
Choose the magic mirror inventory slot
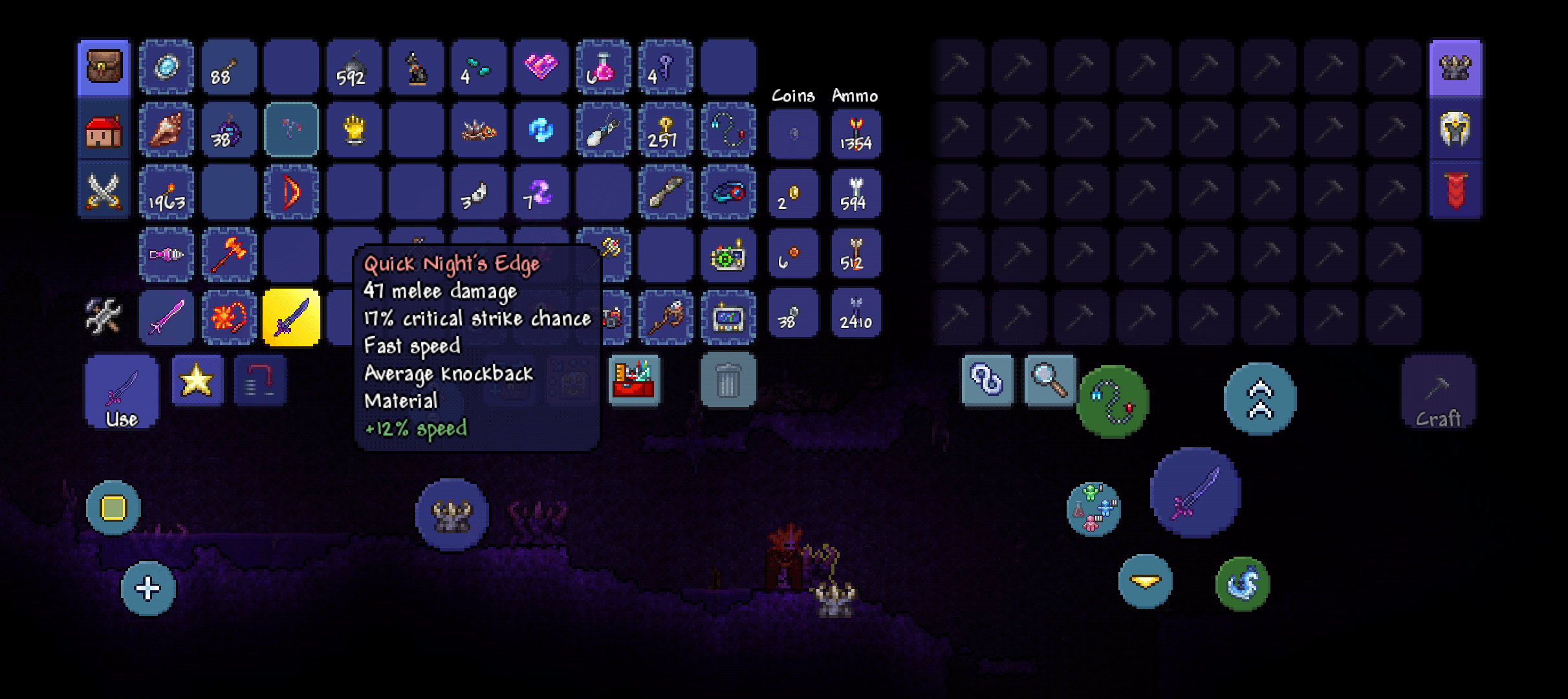pyautogui.click(x=166, y=67)
